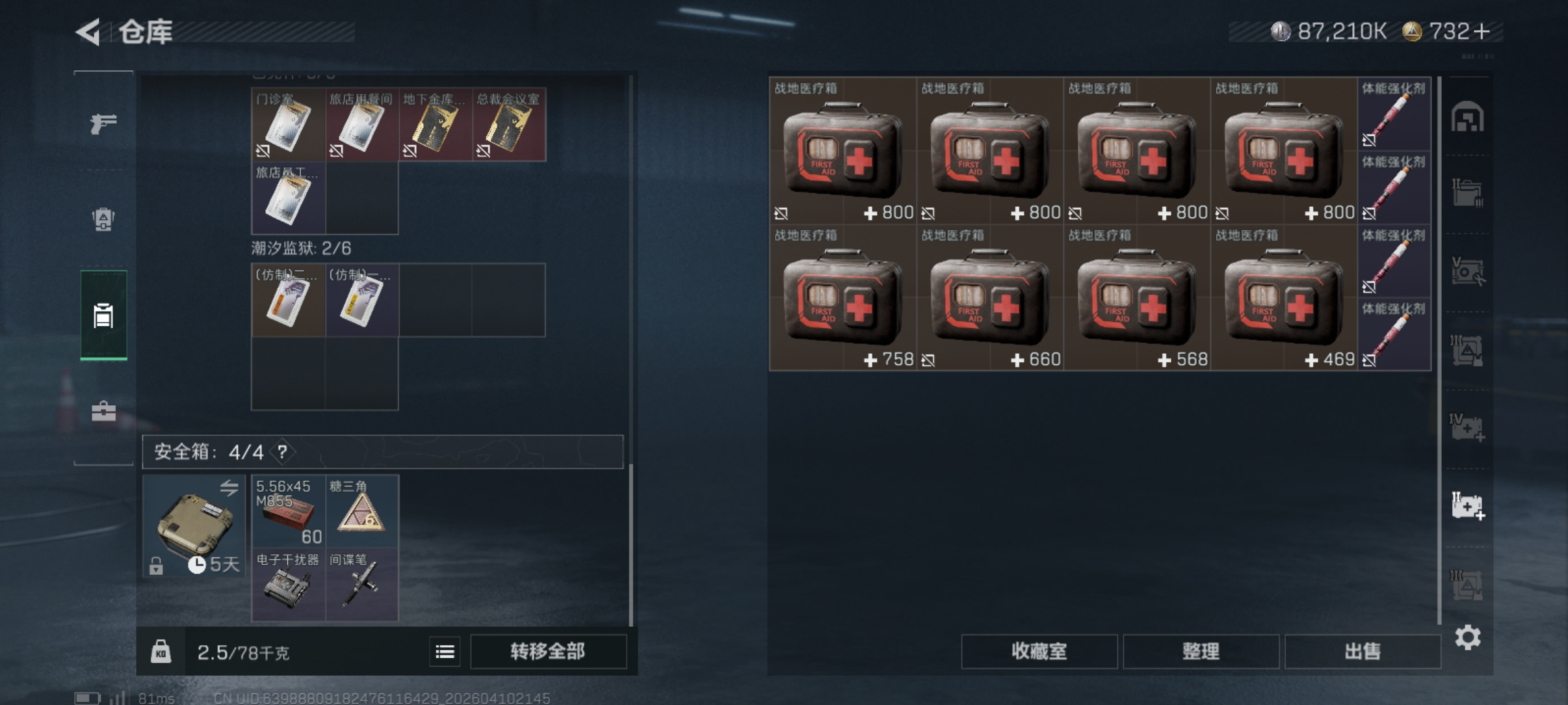This screenshot has width=1568, height=705.
Task: Open the tier V weapon case icon
Action: click(1469, 271)
